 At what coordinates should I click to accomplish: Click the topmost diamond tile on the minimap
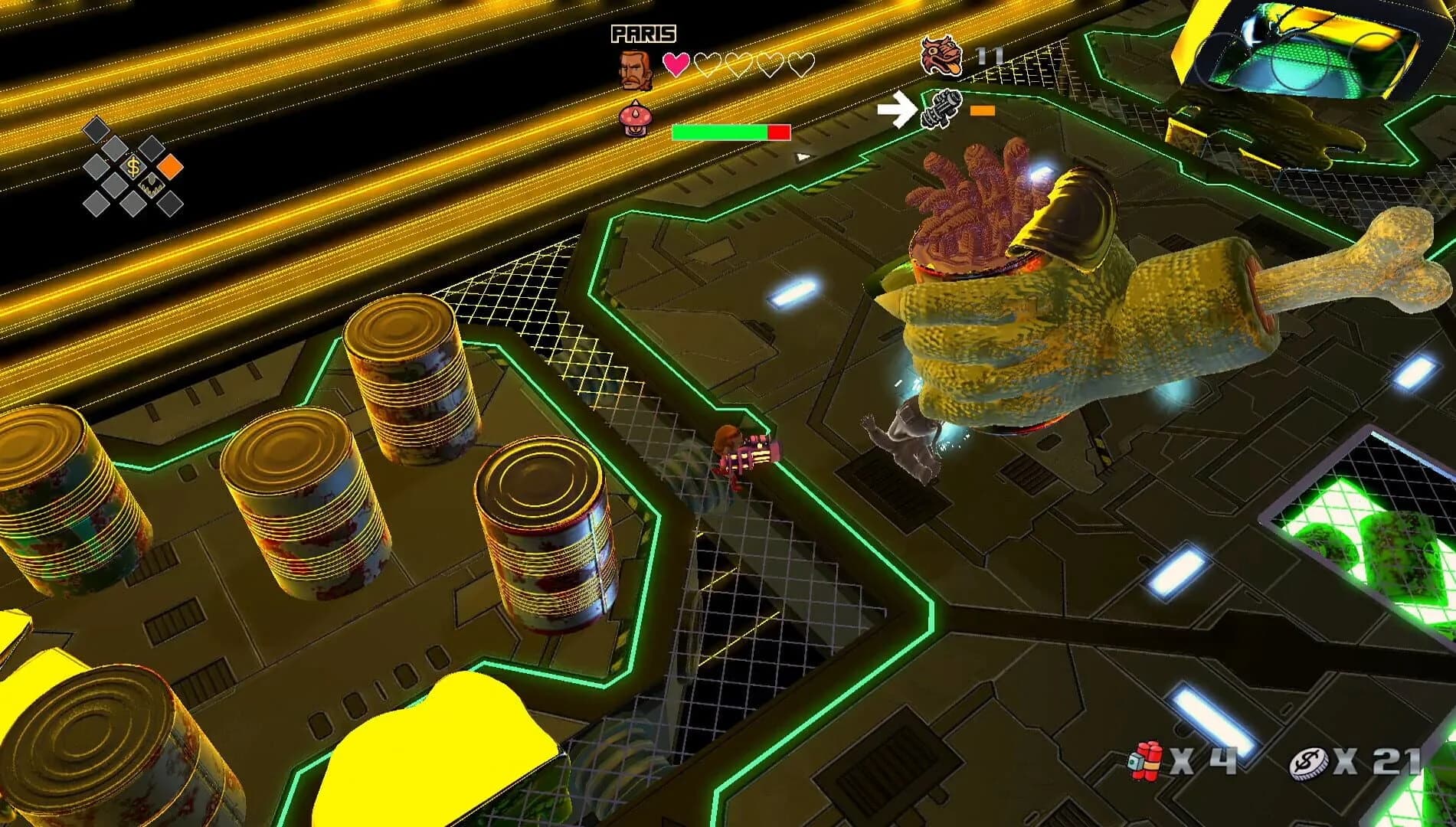coord(97,129)
